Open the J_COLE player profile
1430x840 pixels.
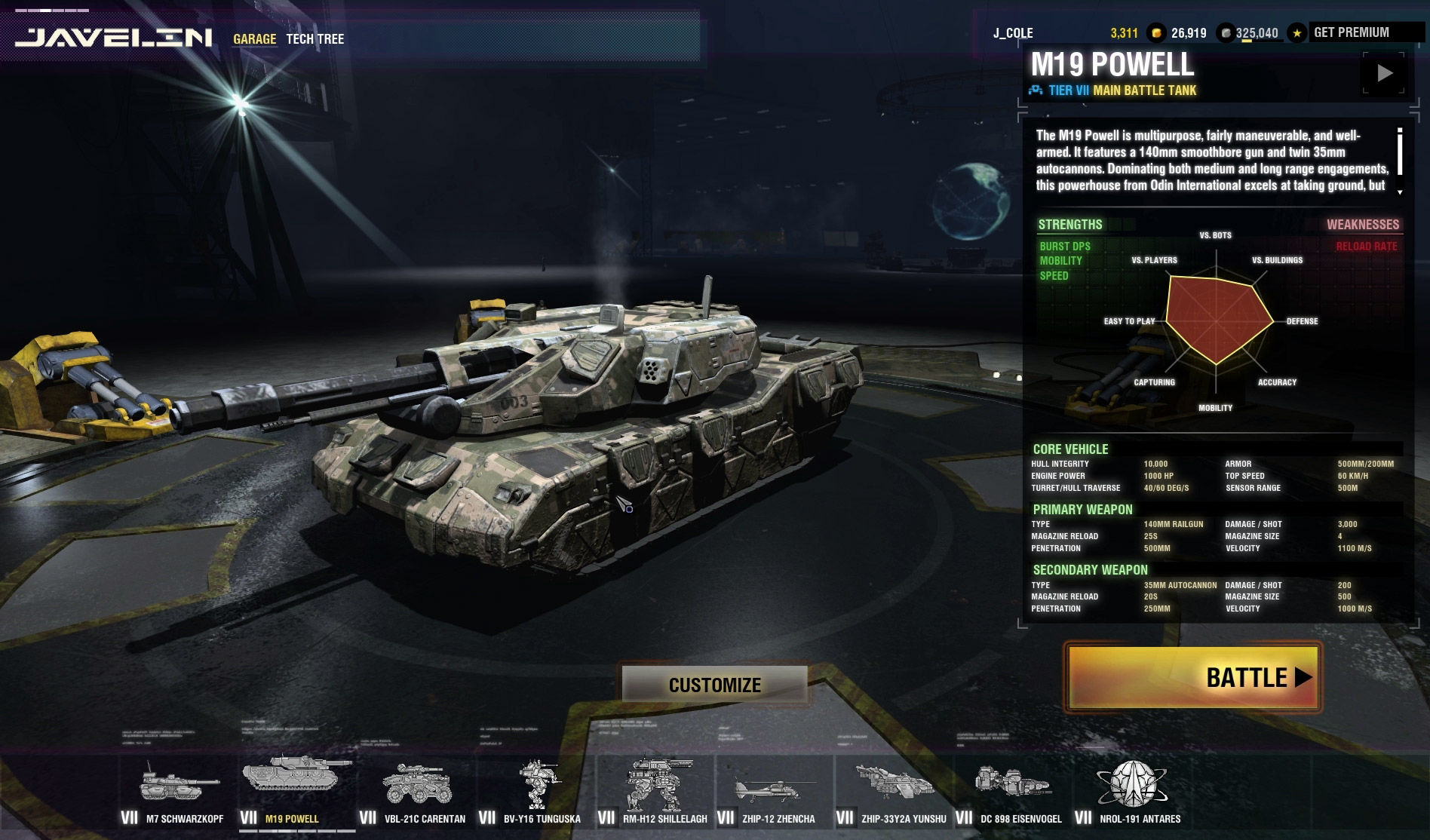point(1013,33)
